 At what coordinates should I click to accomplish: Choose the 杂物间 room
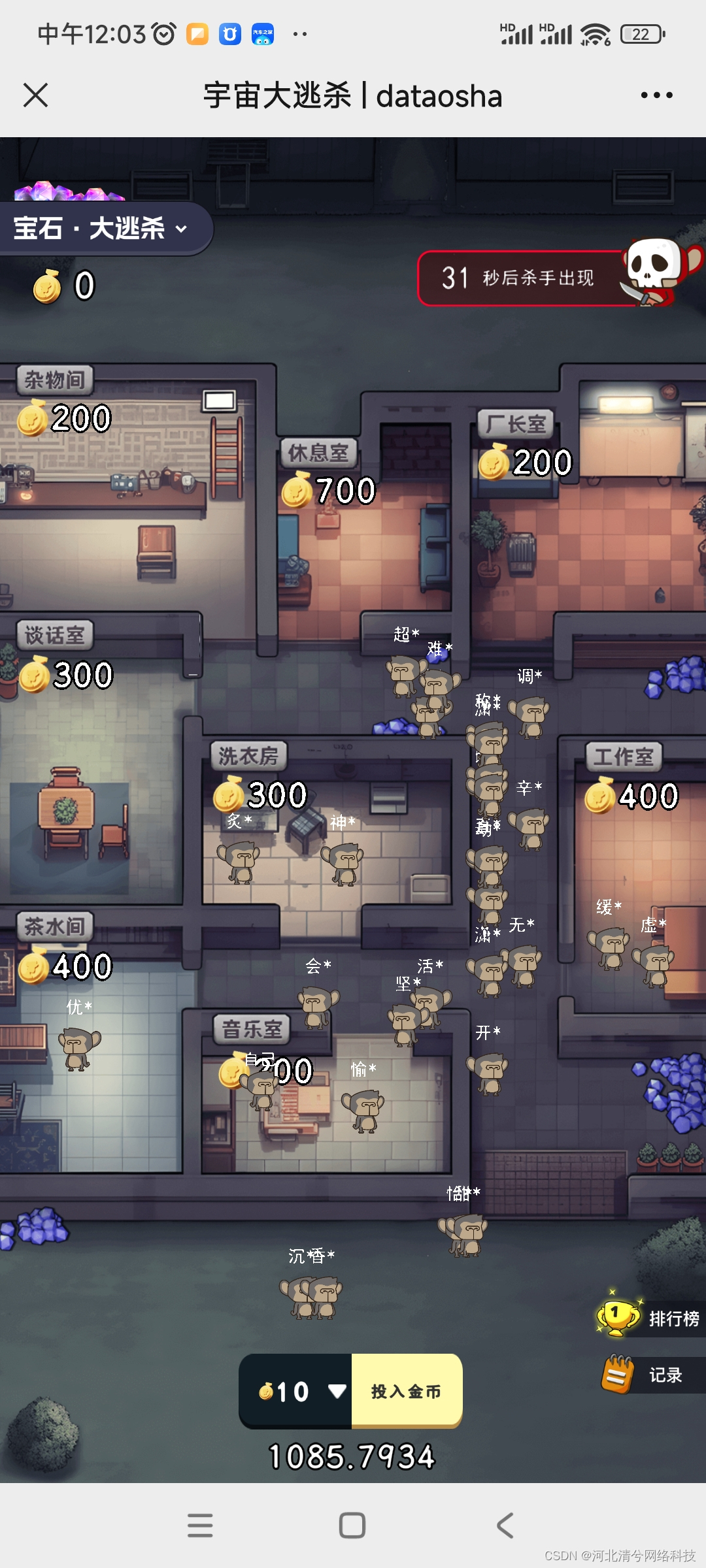(118, 497)
